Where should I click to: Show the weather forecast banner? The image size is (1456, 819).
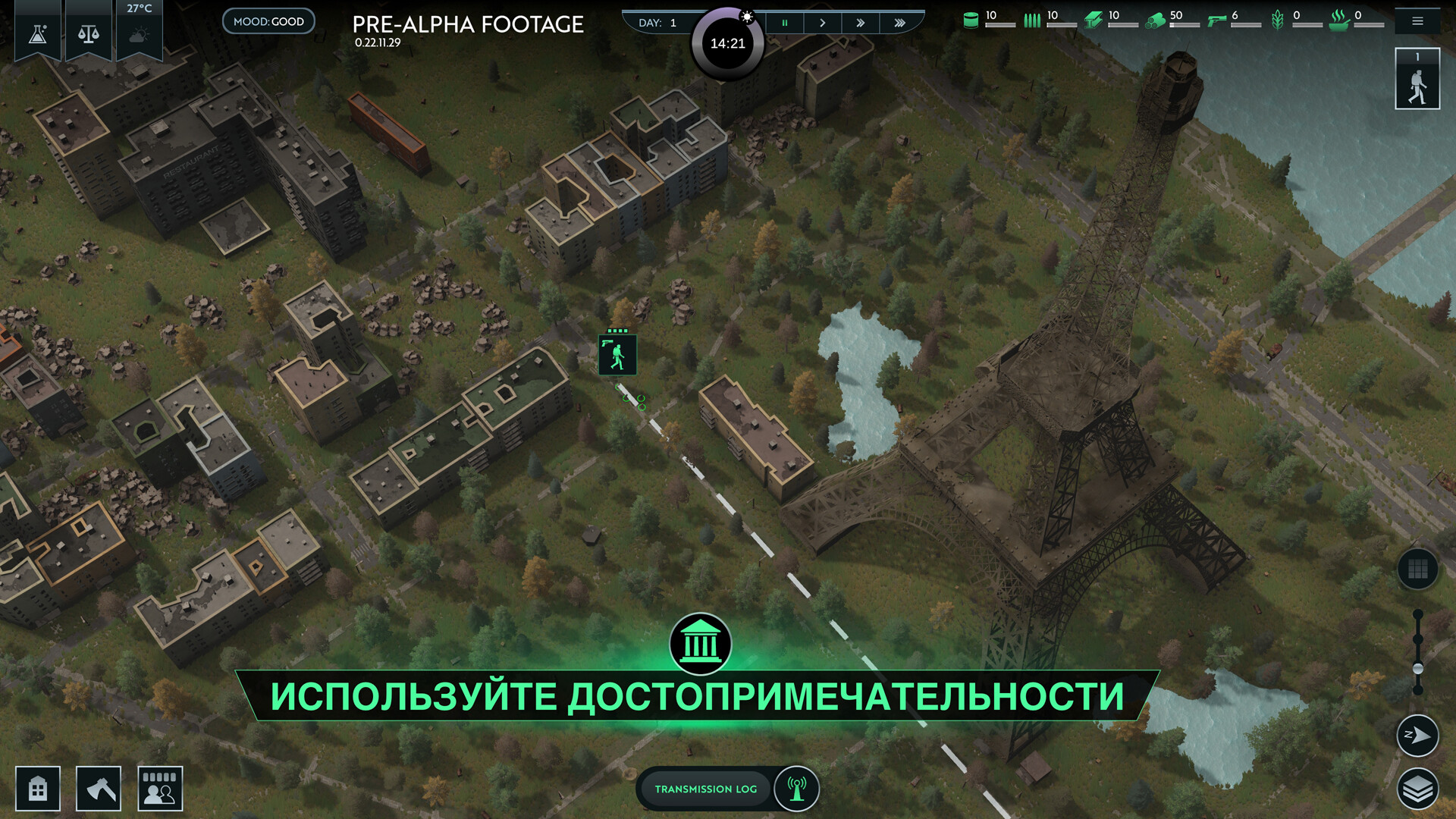coord(139,33)
